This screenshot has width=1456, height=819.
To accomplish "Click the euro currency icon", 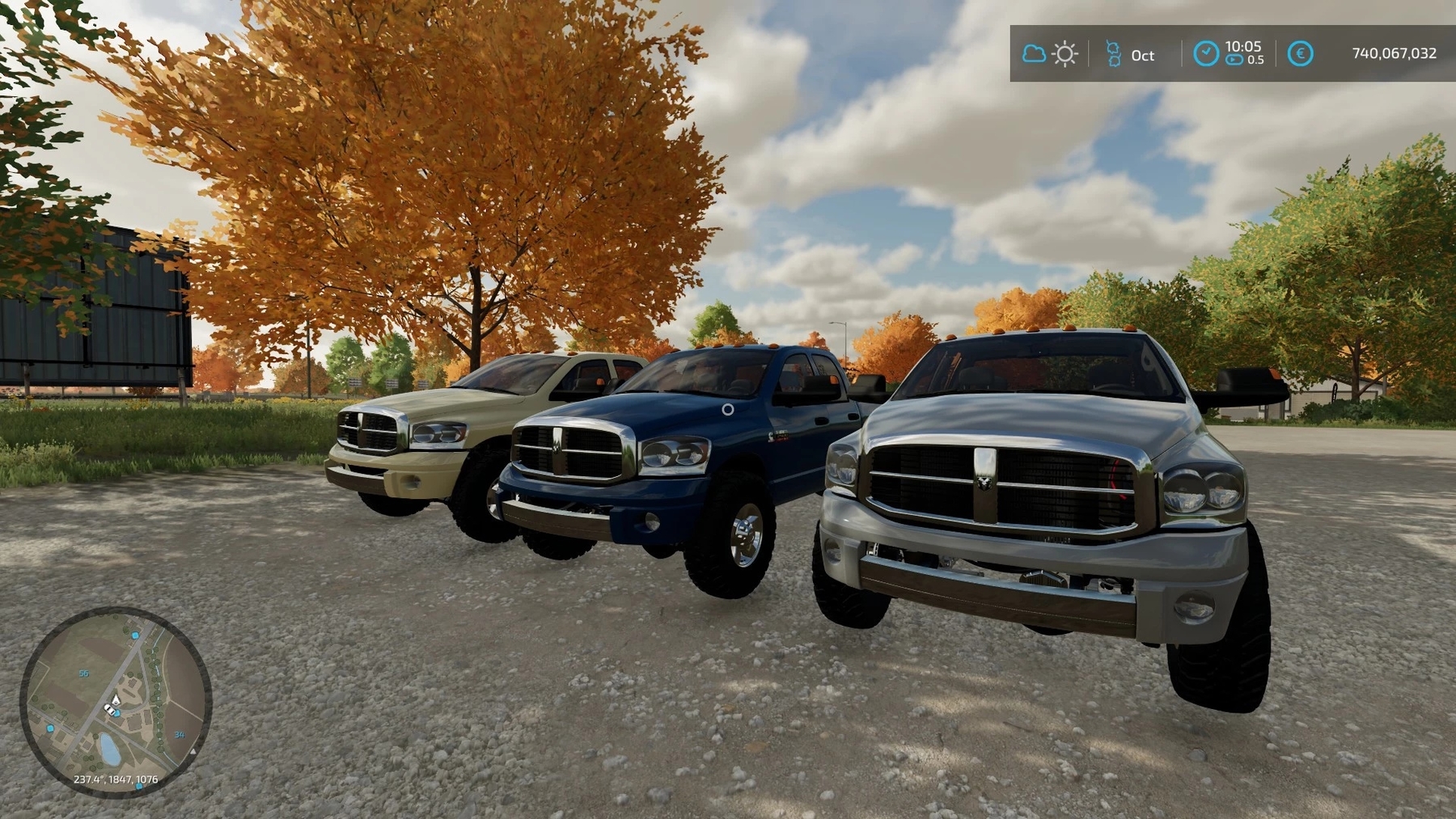I will (x=1300, y=54).
